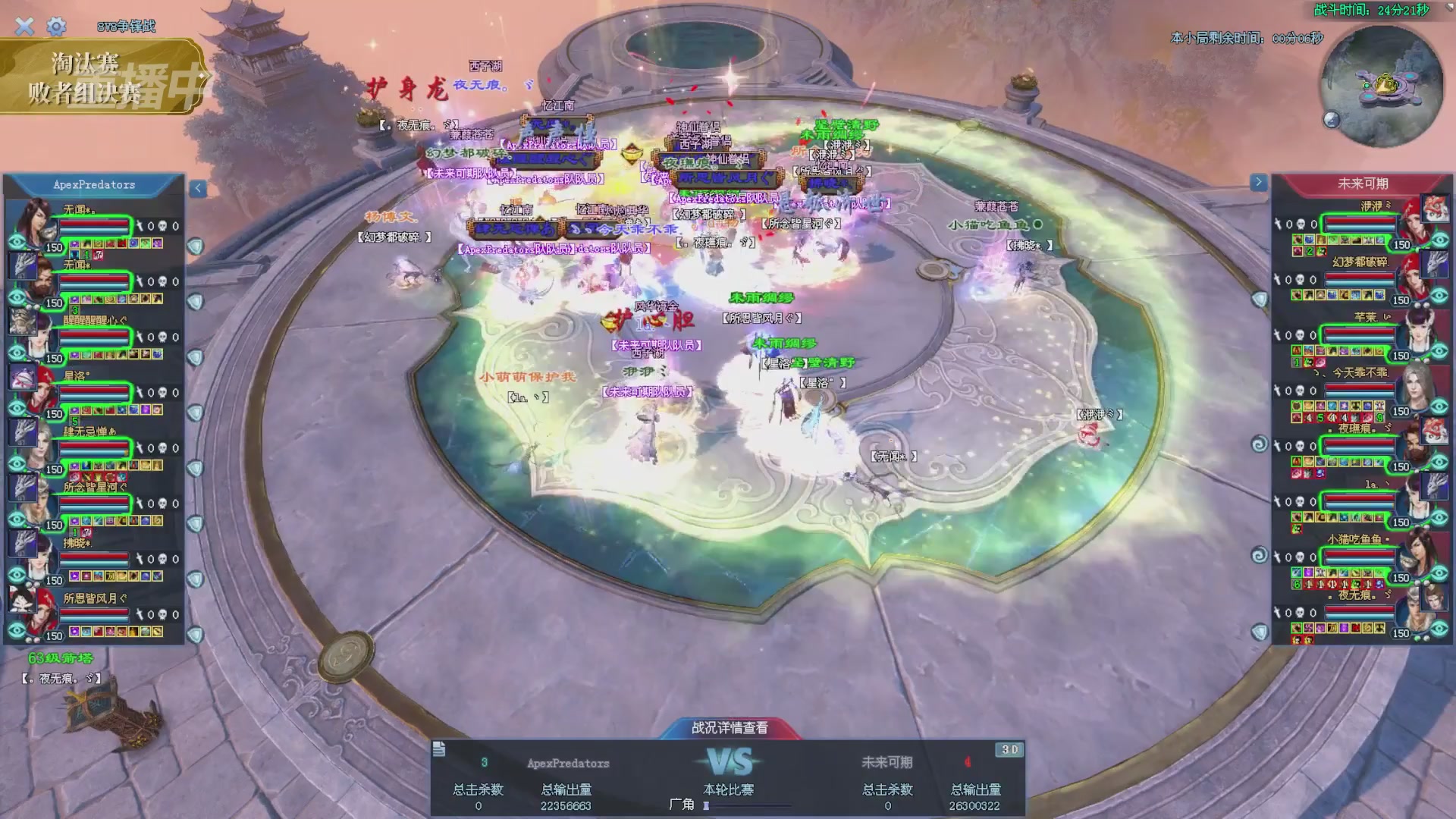Screen dimensions: 1456x819
Task: Spectate player 今天乖不乖 via eye icon
Action: pos(1439,407)
